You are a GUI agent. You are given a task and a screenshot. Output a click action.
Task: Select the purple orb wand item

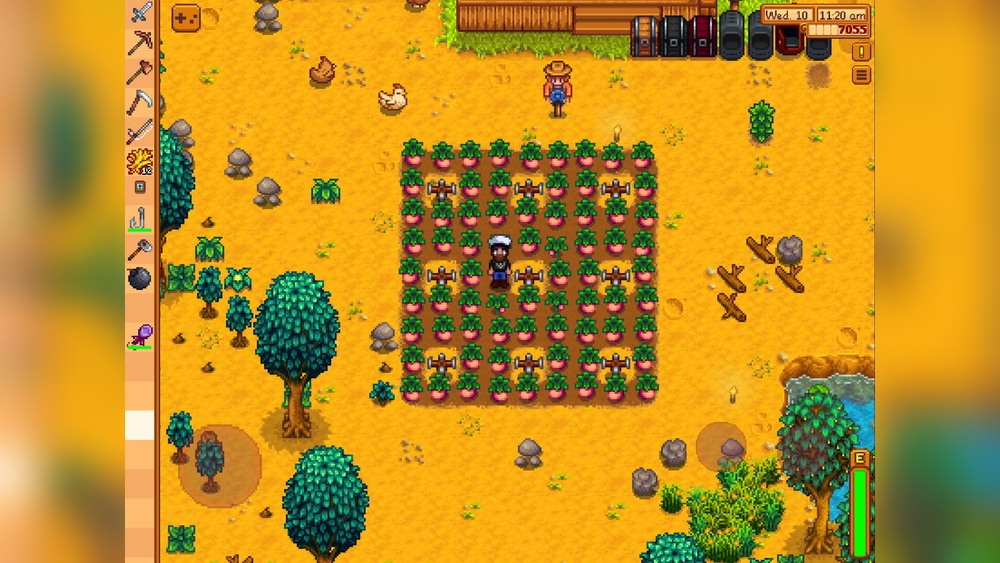(x=140, y=336)
